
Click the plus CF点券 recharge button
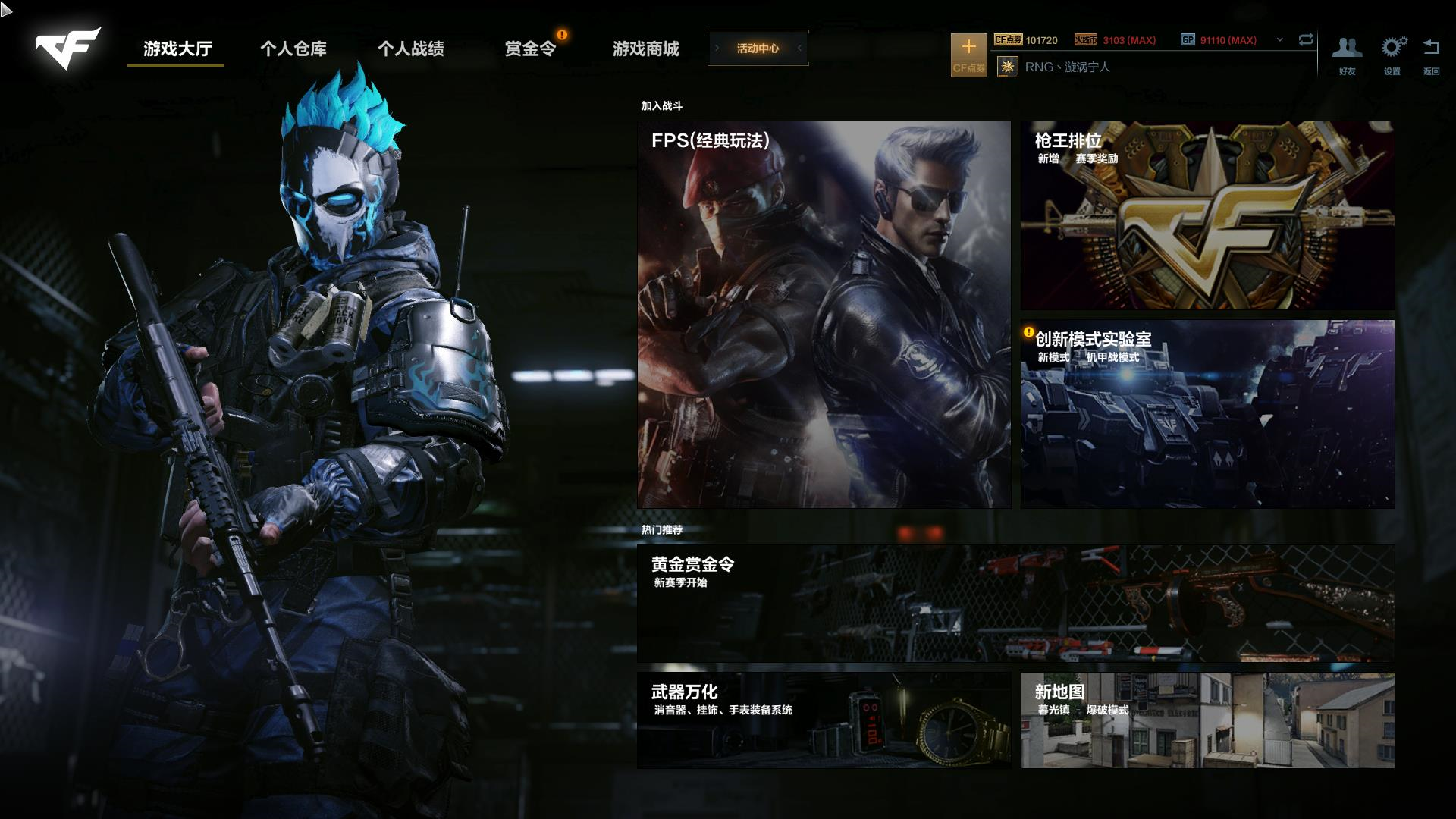(x=968, y=55)
